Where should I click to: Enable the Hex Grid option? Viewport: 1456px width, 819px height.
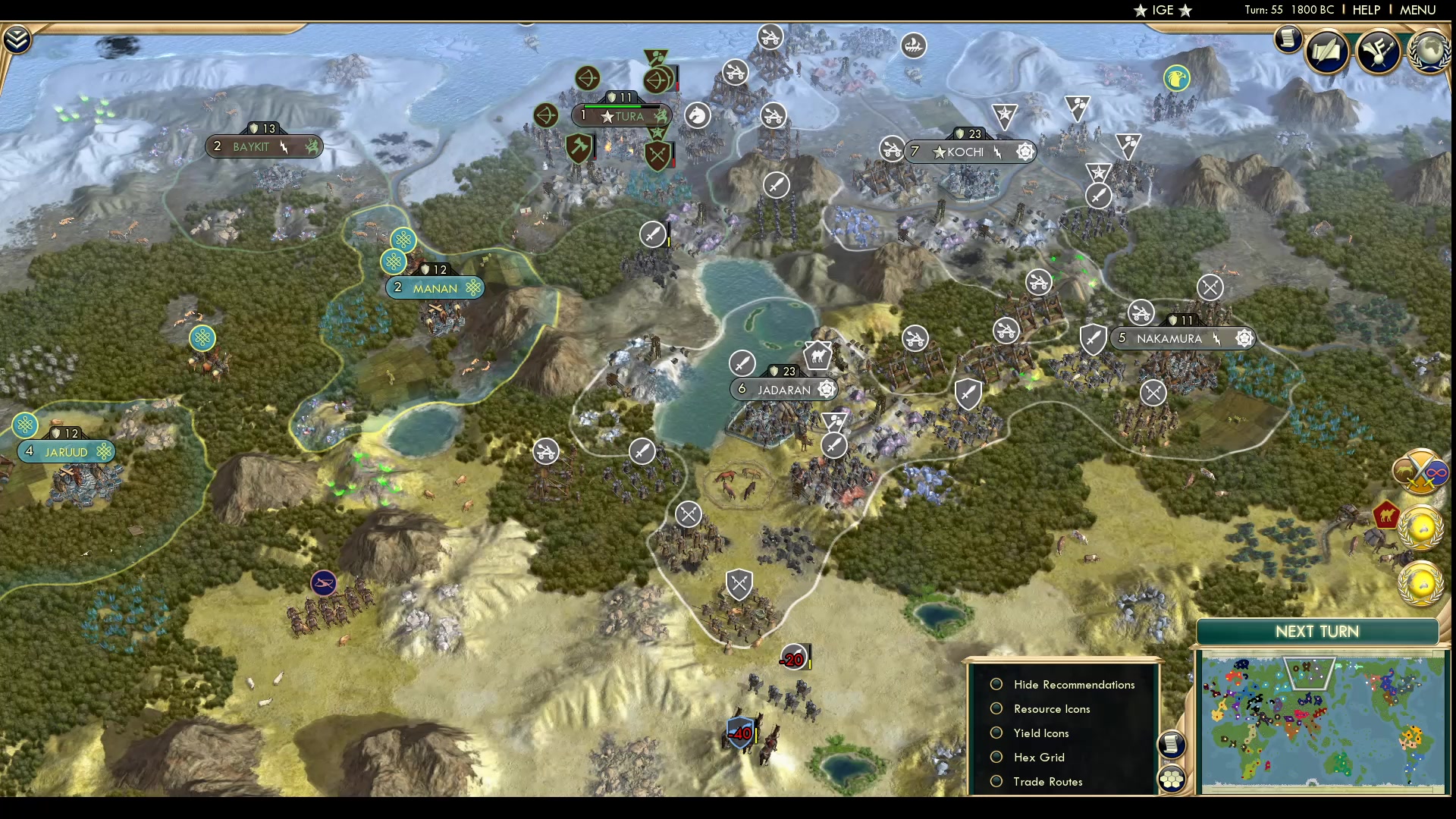tap(996, 757)
